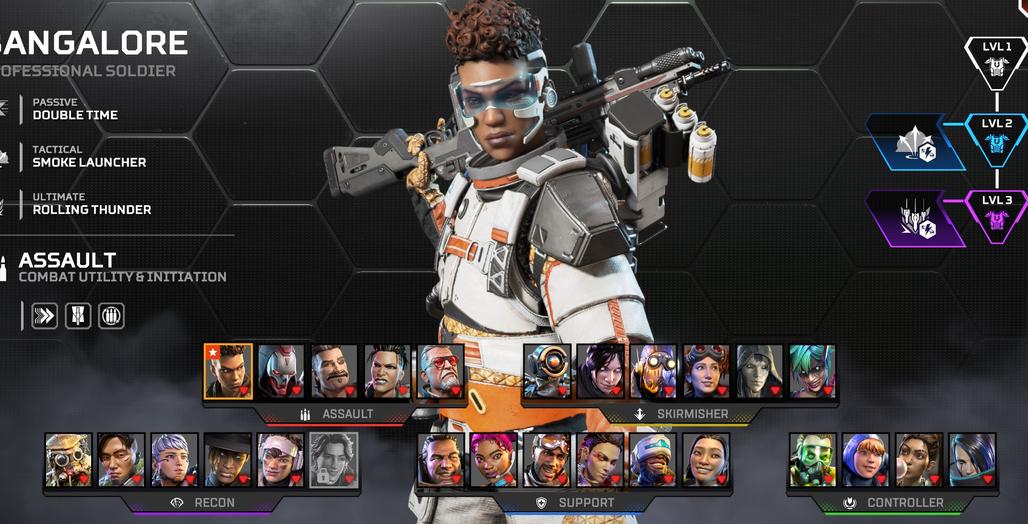
Task: Select the Wattson portrait
Action: (x=866, y=459)
